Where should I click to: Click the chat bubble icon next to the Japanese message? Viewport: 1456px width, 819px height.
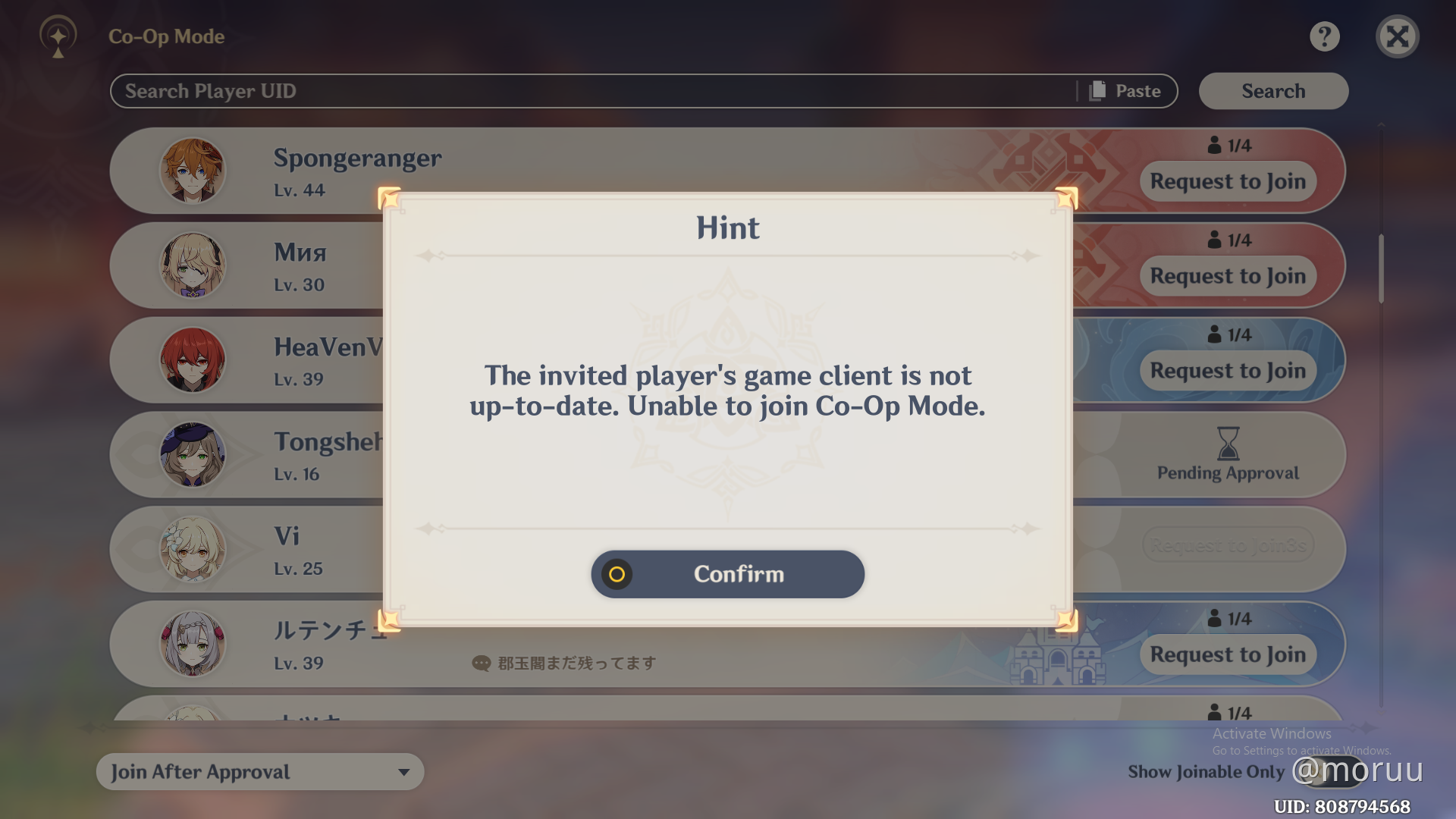(x=481, y=663)
